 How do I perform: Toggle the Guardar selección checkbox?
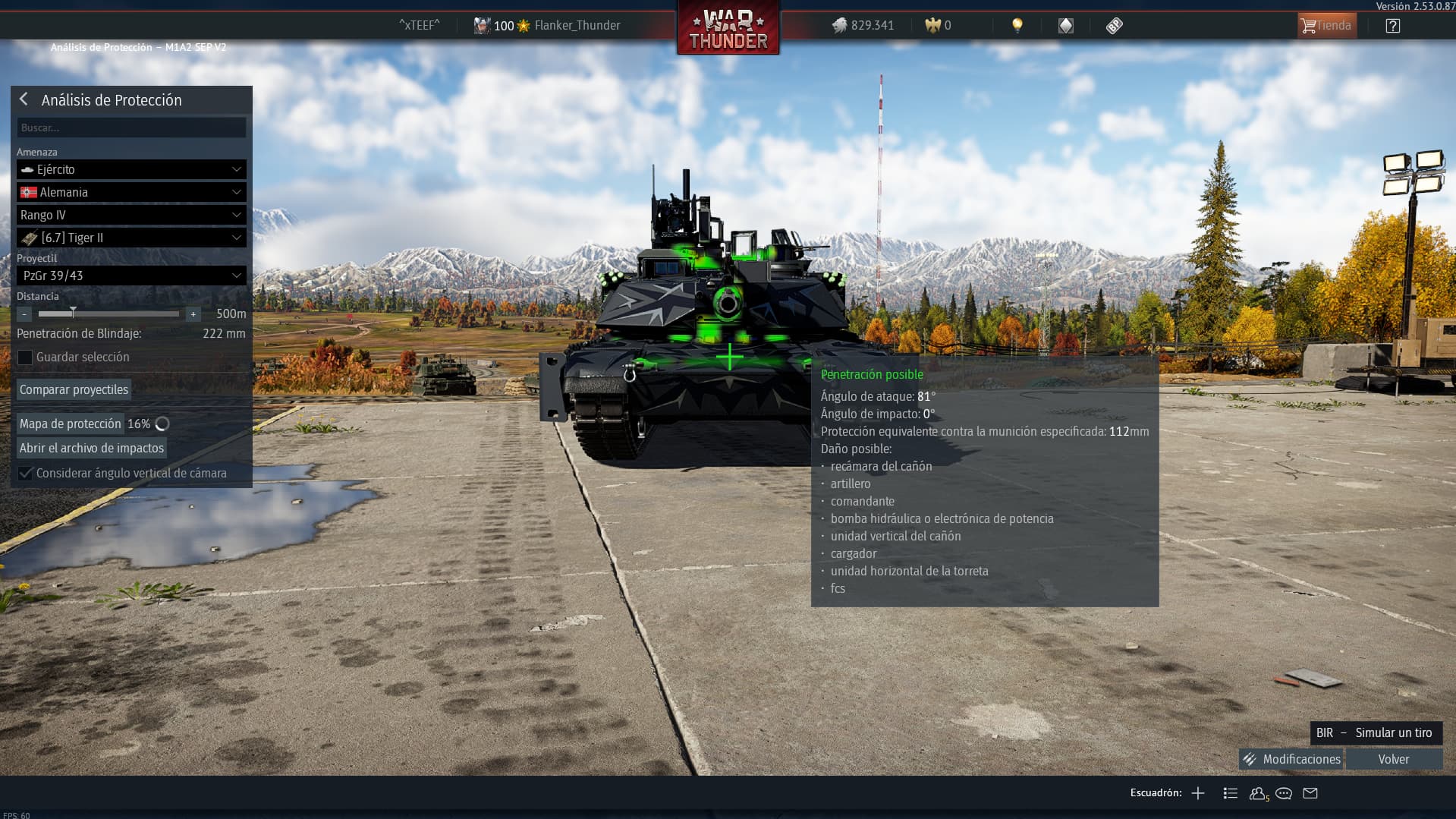[25, 358]
